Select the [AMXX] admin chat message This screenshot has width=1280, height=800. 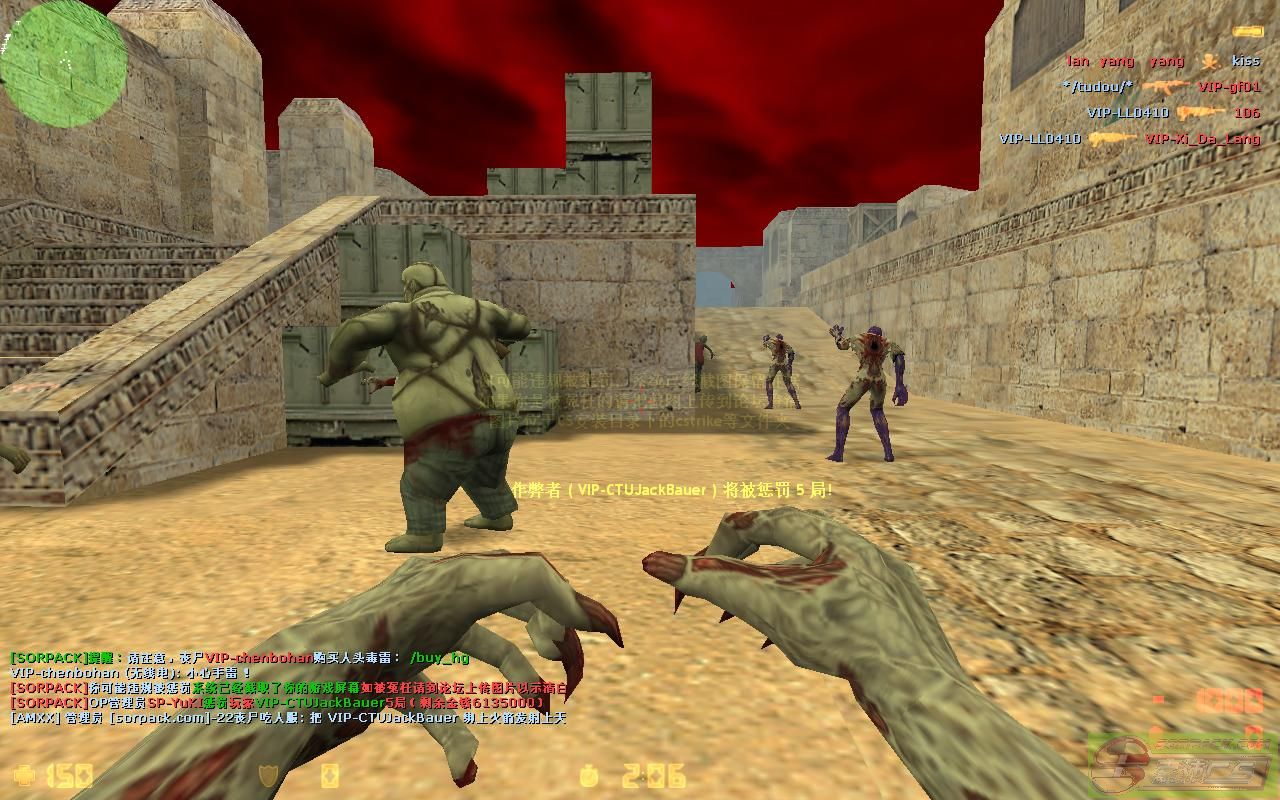click(288, 718)
